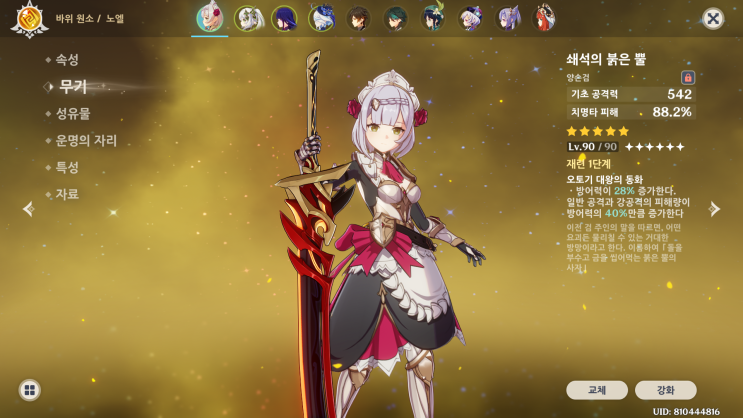
Task: Toggle the weapon lock icon
Action: [x=688, y=77]
